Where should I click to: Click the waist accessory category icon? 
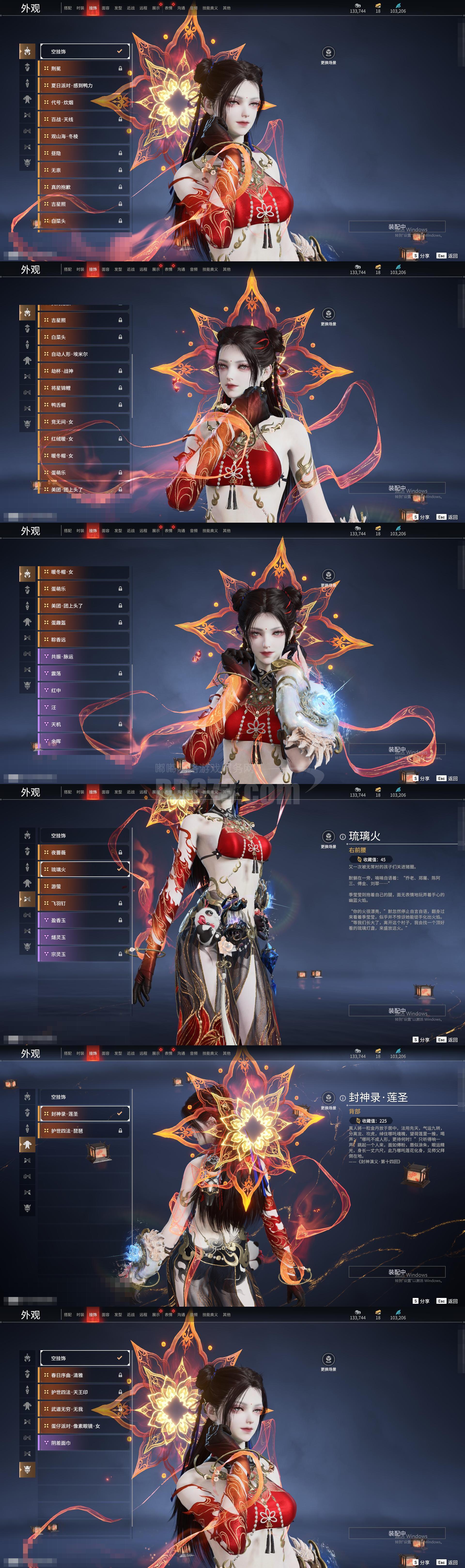[x=27, y=113]
